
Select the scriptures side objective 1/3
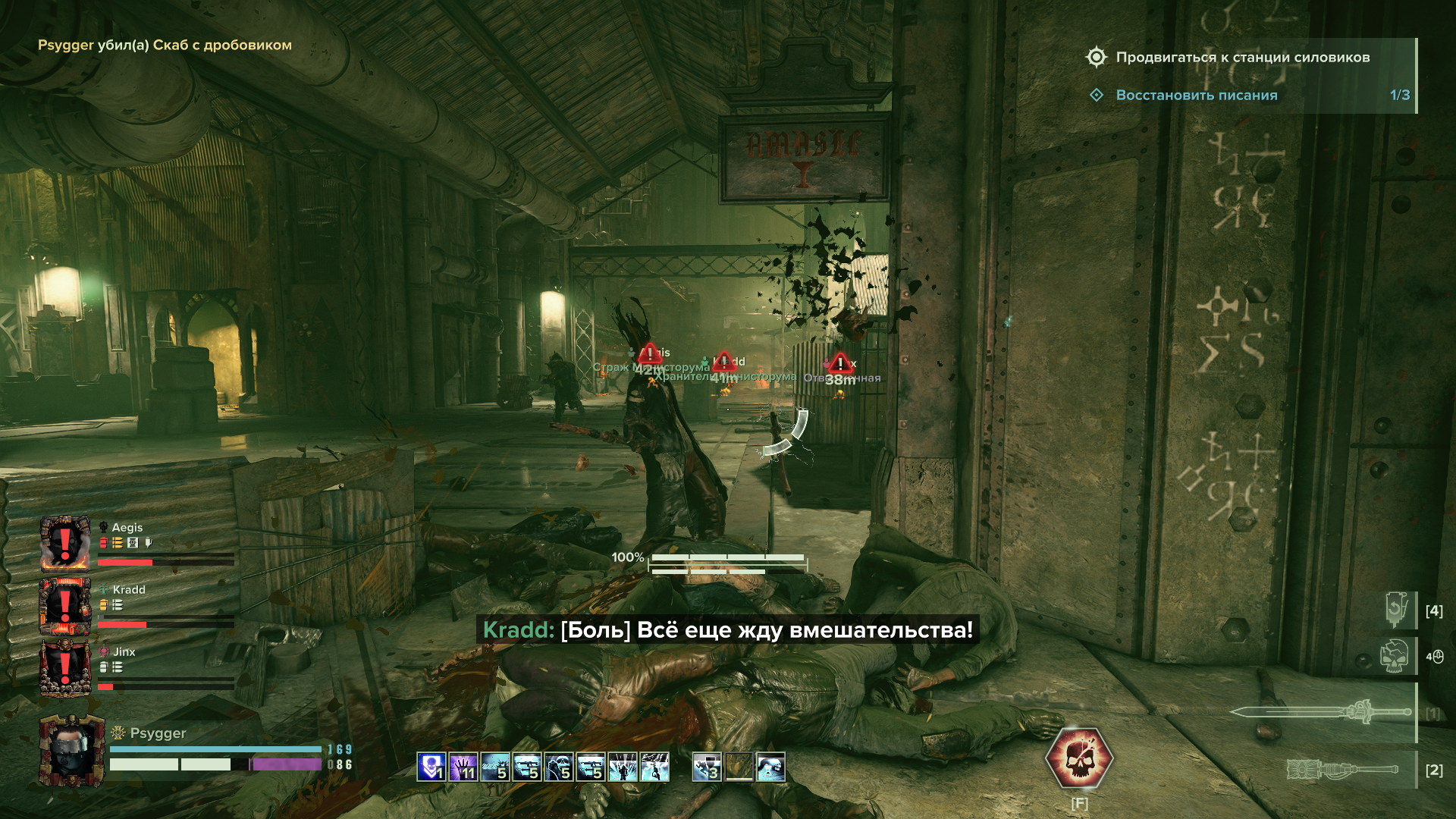point(1196,96)
